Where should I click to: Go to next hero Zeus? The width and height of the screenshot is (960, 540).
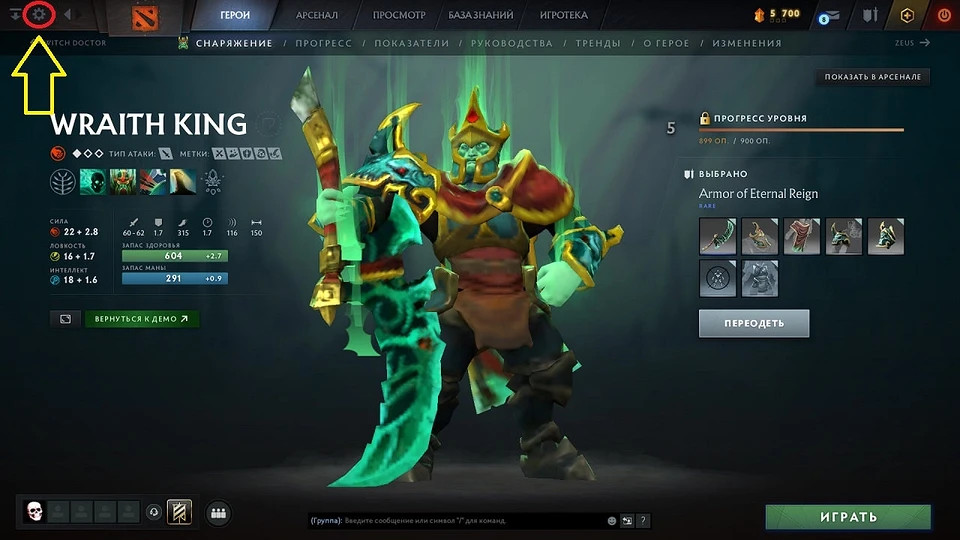point(912,43)
